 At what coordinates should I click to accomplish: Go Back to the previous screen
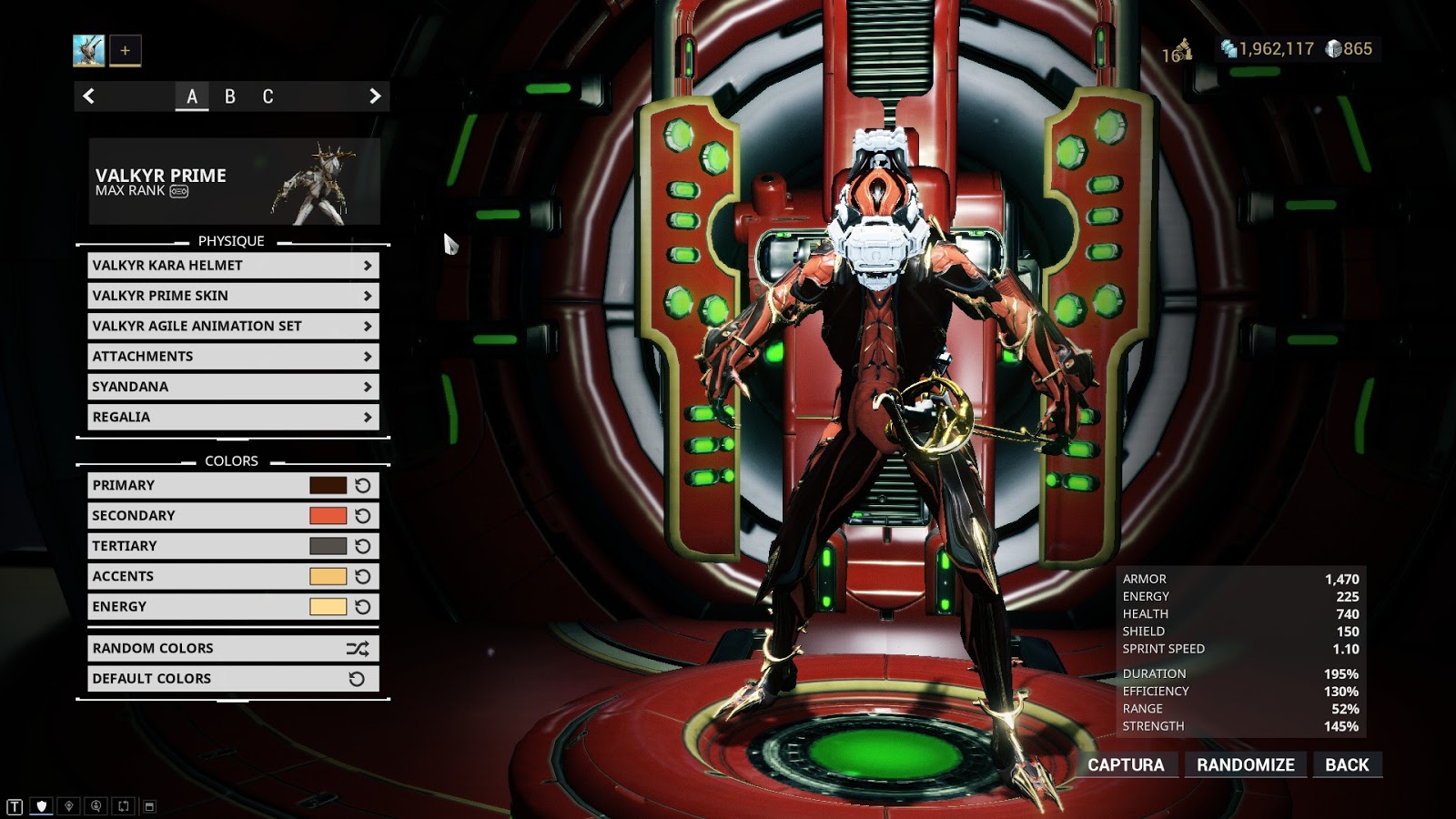[x=1347, y=765]
